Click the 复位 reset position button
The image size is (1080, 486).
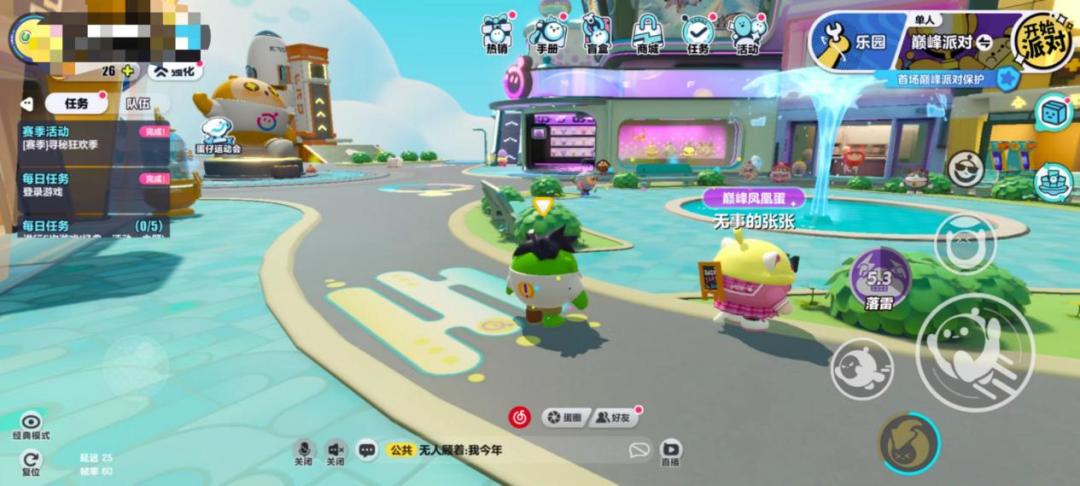[31, 461]
